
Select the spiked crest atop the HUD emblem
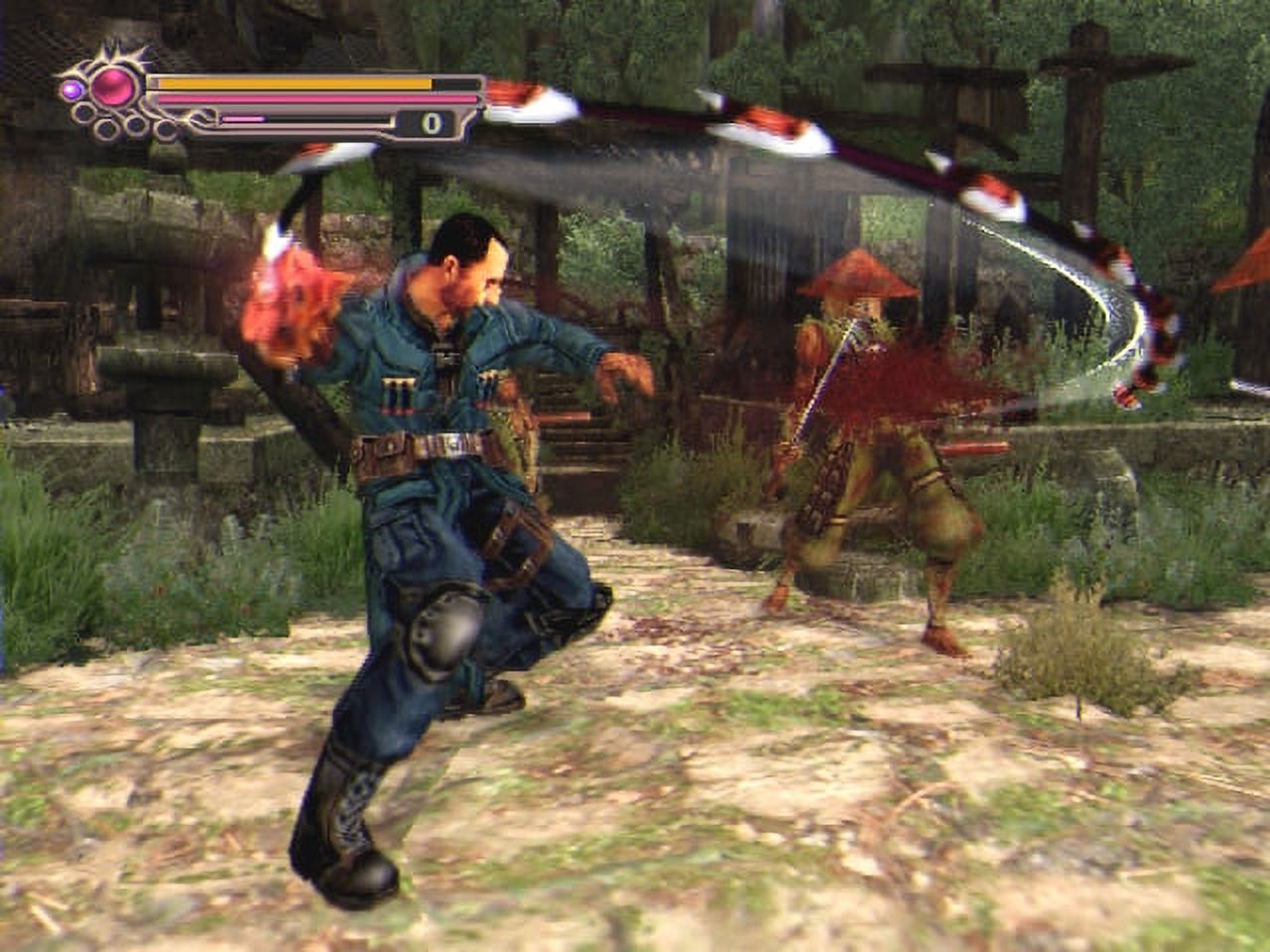109,50
